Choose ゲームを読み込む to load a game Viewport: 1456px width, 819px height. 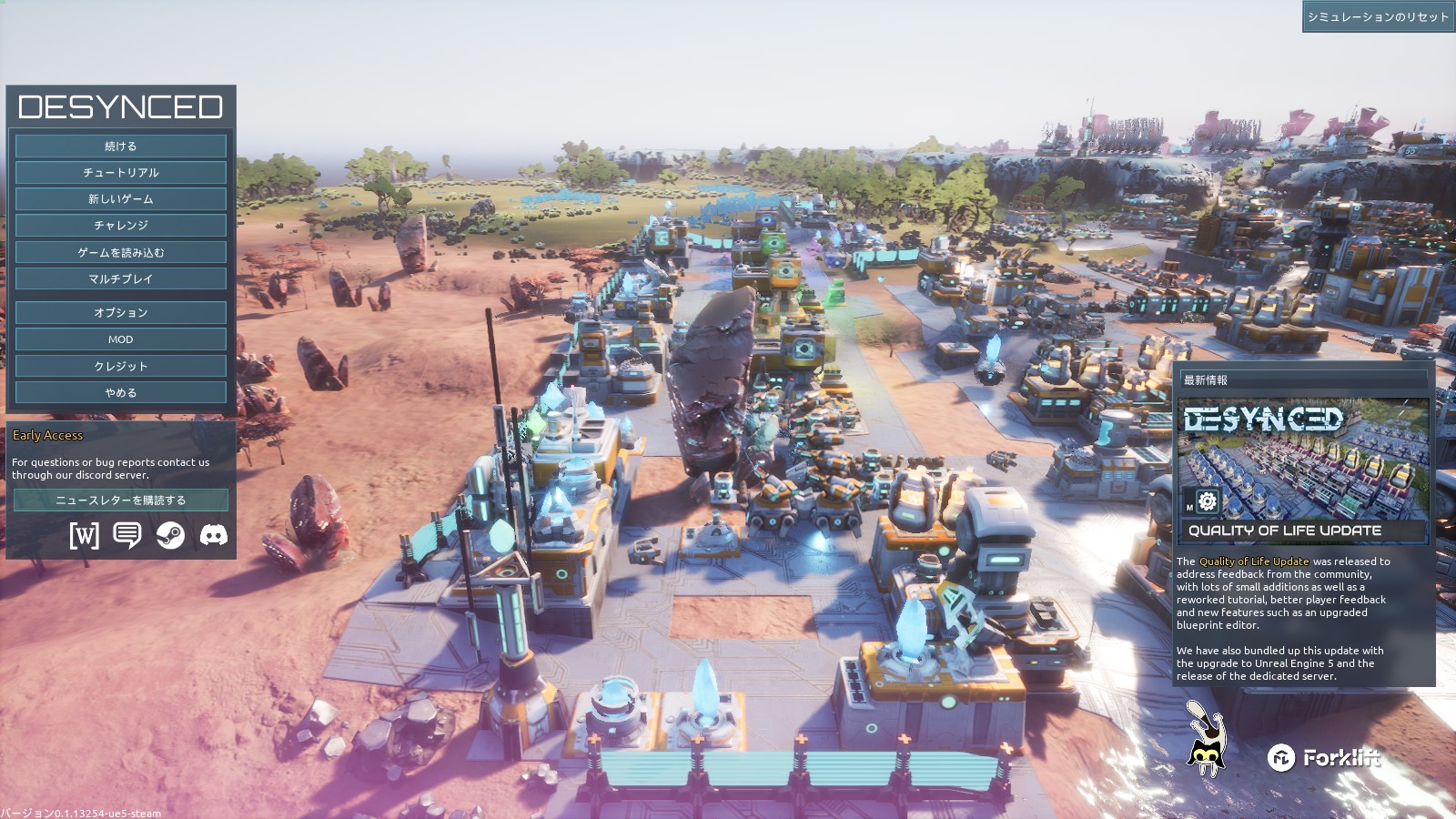pos(120,252)
